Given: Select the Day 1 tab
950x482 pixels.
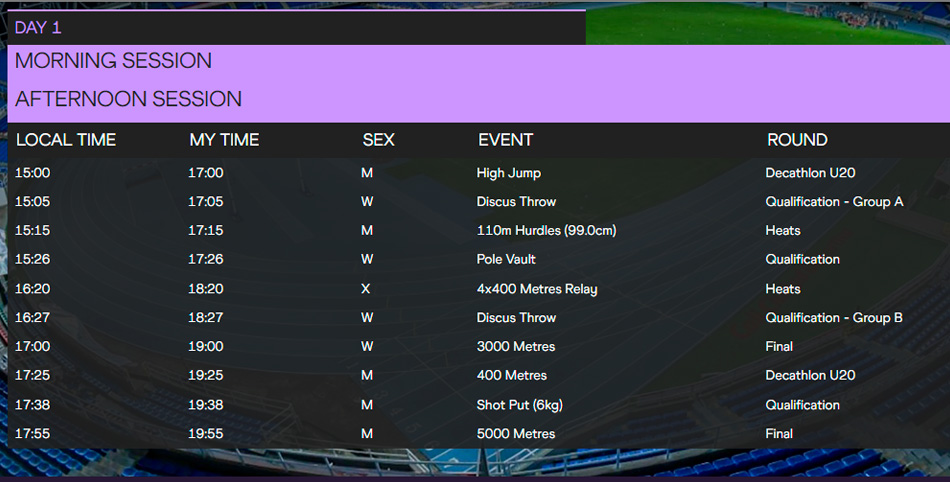Looking at the screenshot, I should 38,28.
